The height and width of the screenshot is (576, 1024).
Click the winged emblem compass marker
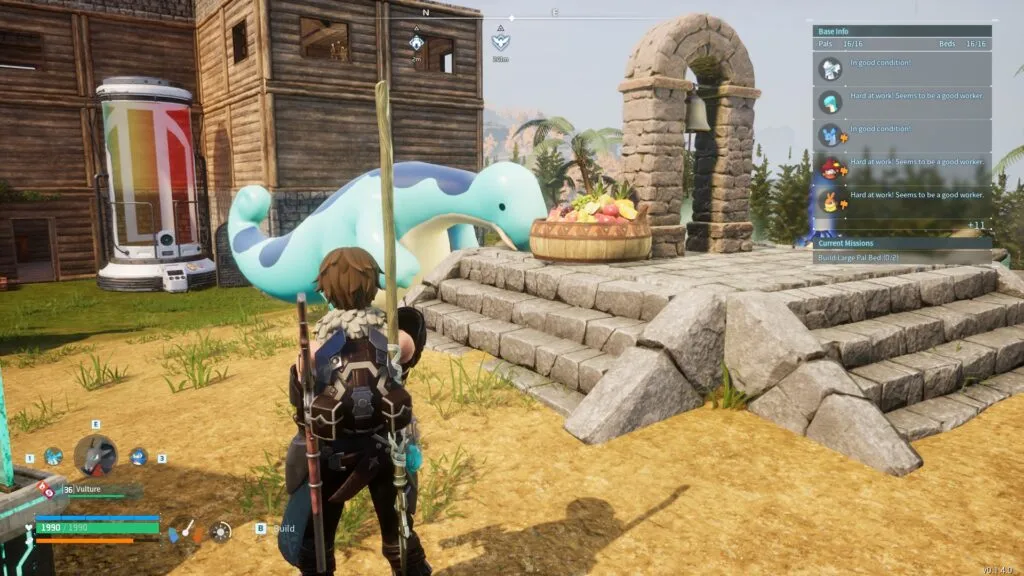point(500,42)
